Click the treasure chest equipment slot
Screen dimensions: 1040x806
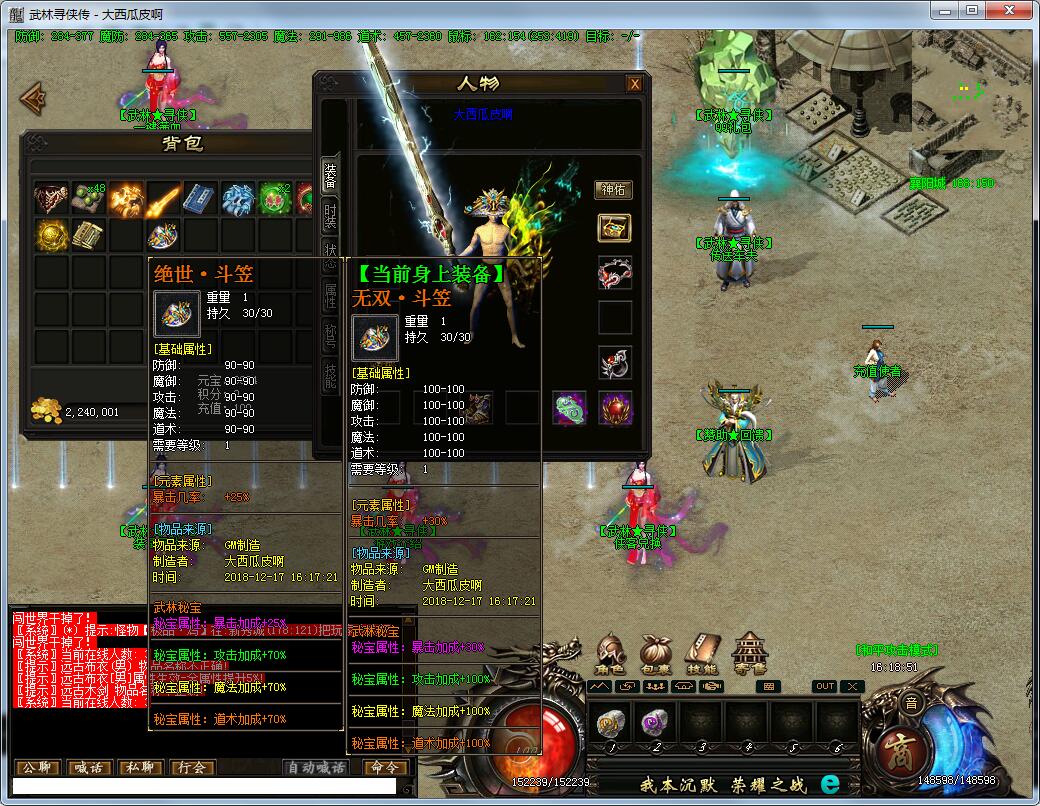tap(614, 227)
